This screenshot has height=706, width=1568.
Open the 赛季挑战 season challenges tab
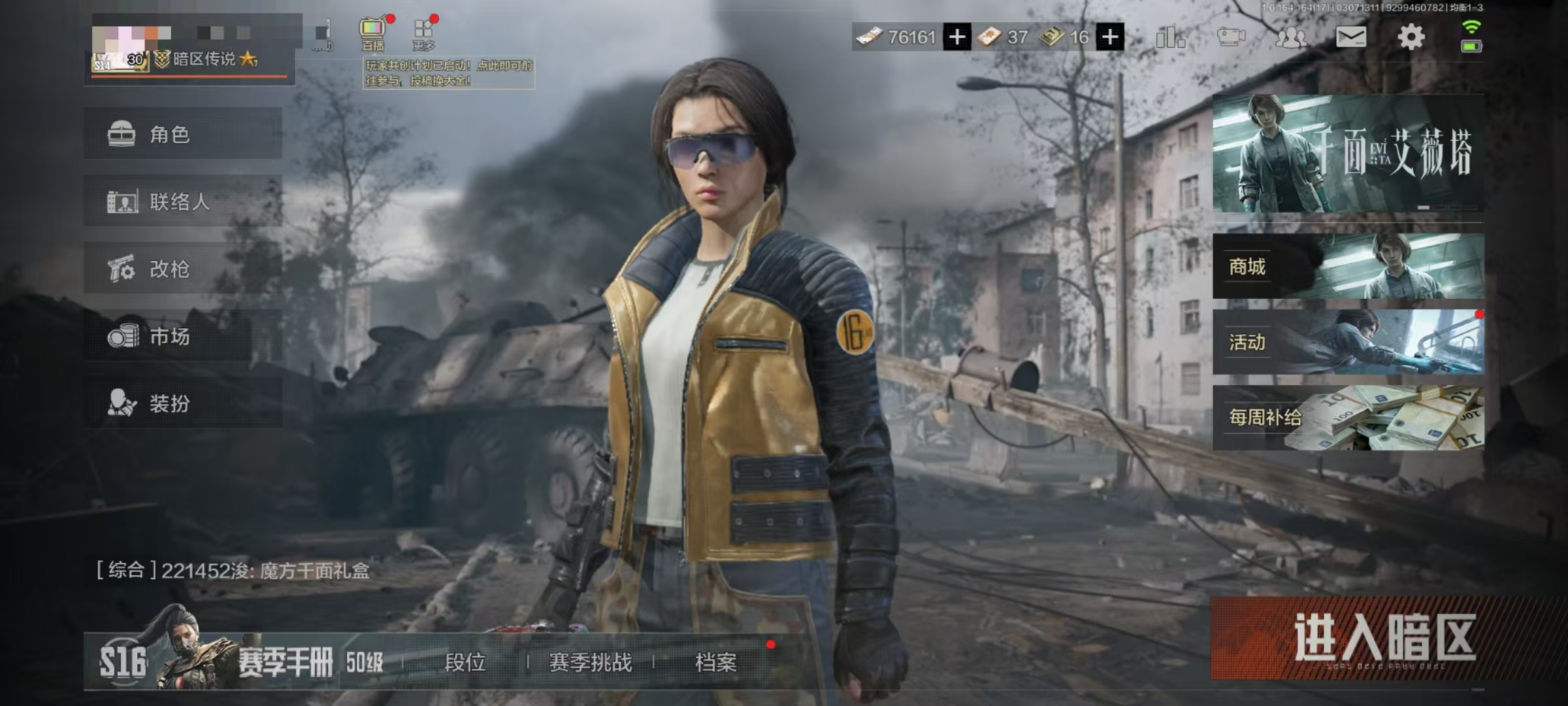[591, 663]
